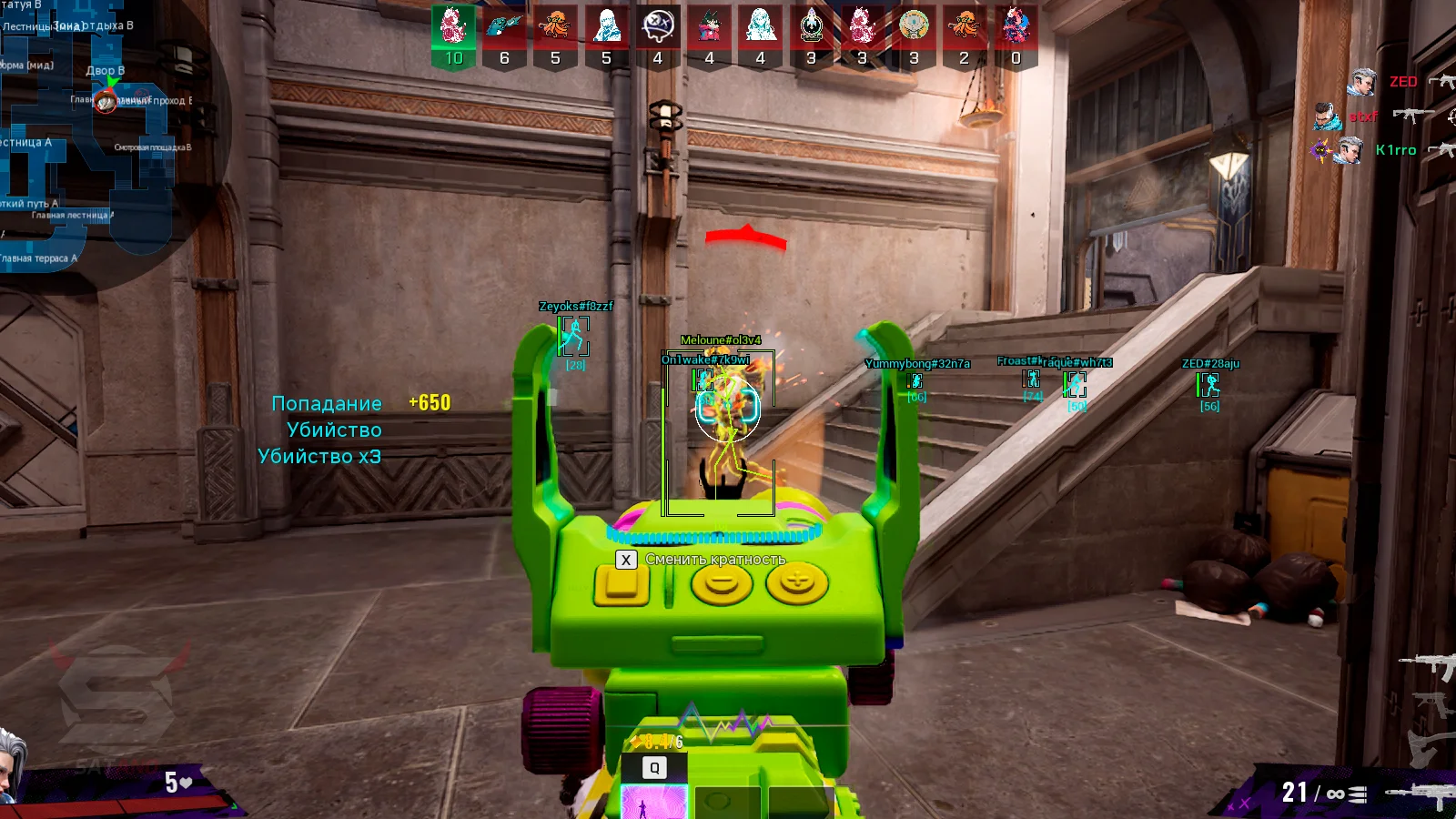1456x819 pixels.
Task: Click the skull graffiti player portrait
Action: click(x=657, y=27)
